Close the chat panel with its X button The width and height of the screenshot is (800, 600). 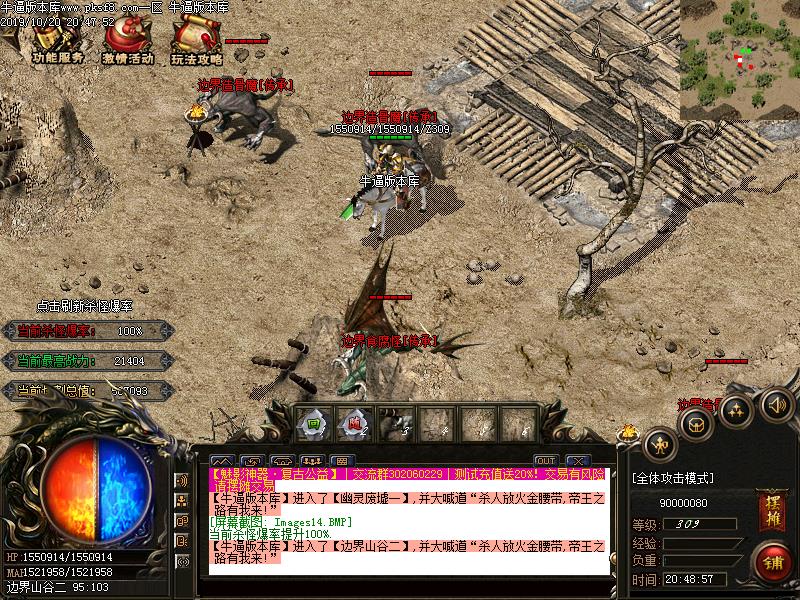577,461
